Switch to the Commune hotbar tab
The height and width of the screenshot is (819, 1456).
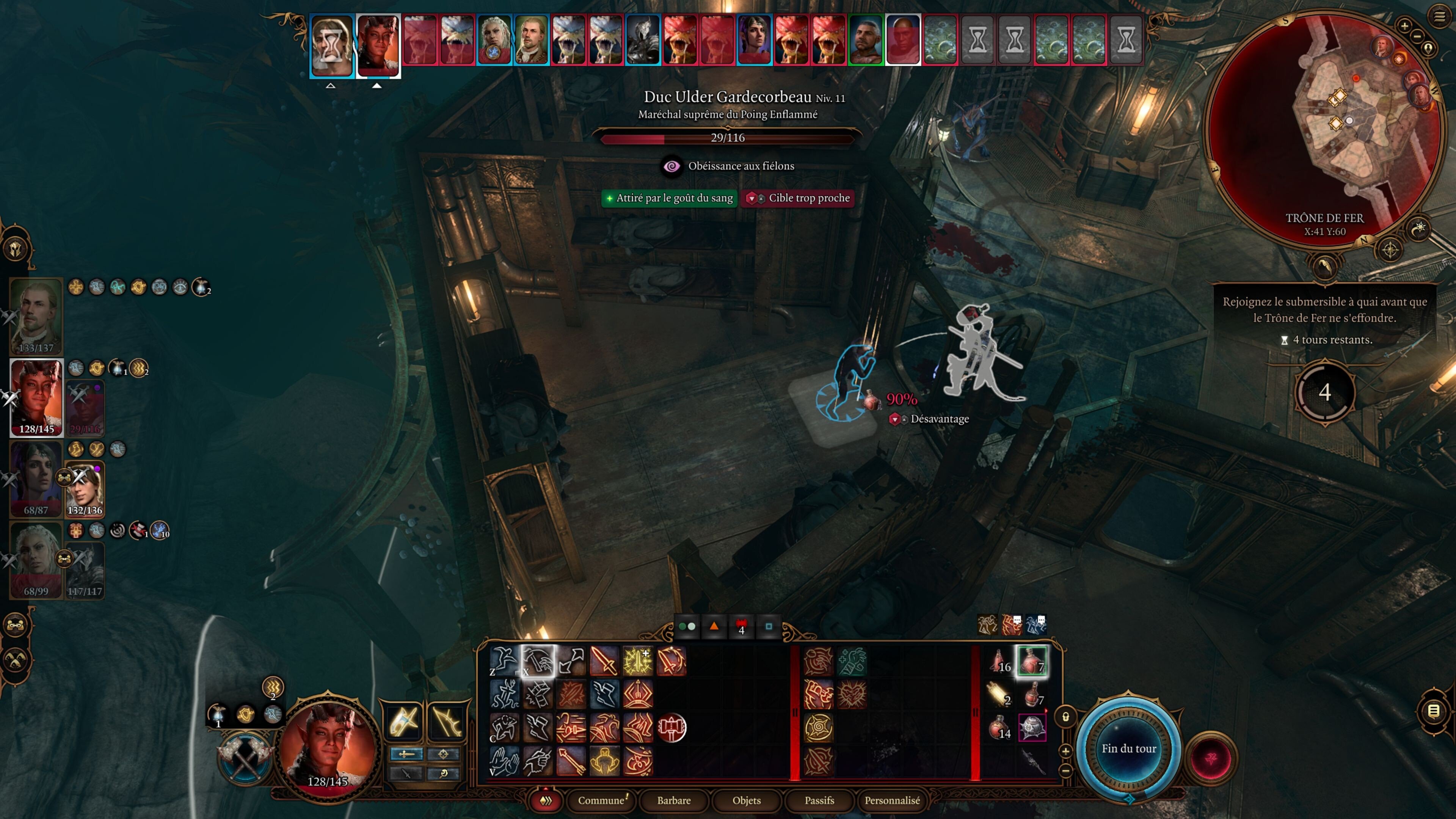tap(601, 800)
